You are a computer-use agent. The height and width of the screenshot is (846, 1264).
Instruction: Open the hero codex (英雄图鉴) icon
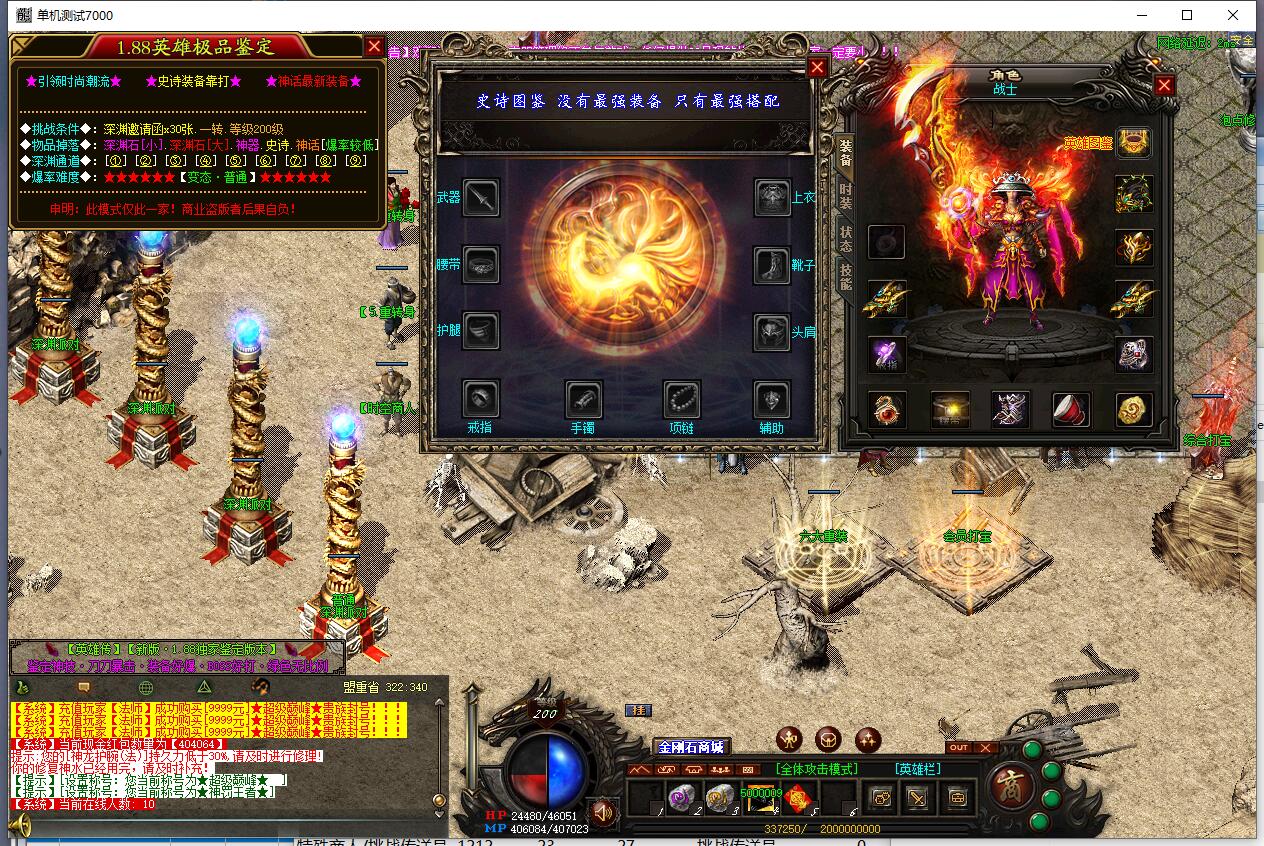1133,143
